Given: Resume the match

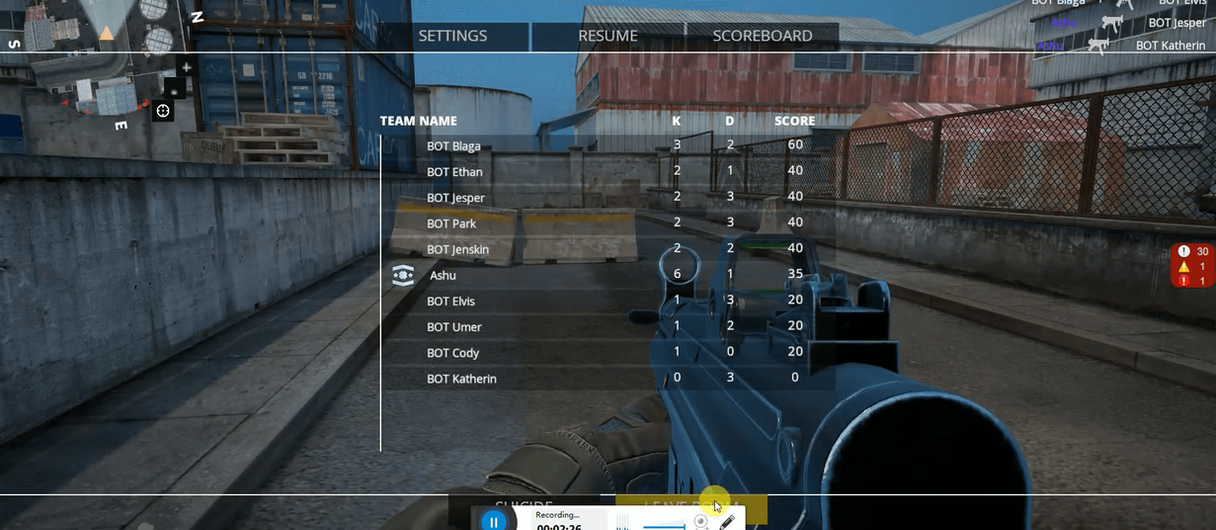Looking at the screenshot, I should (x=607, y=36).
